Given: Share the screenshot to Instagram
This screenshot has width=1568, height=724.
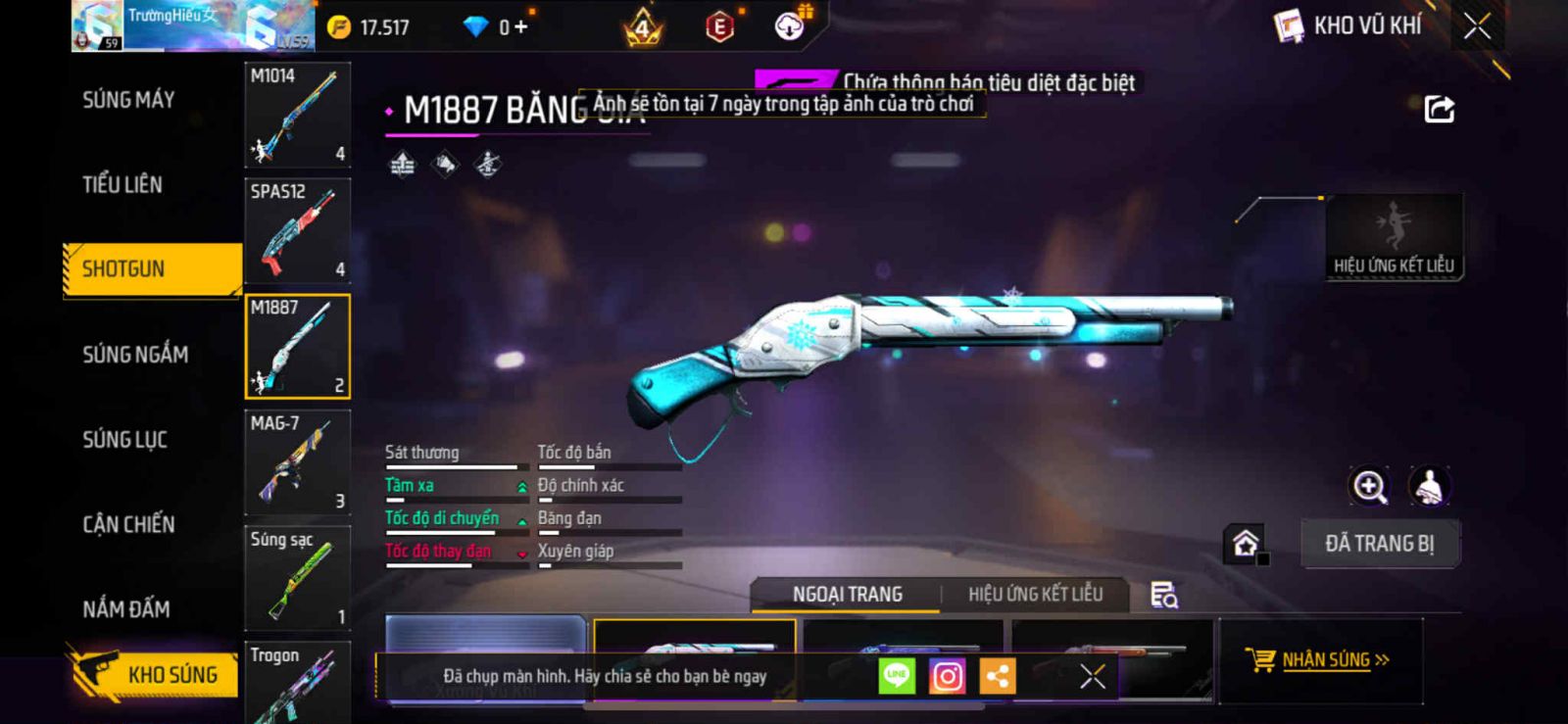Looking at the screenshot, I should pos(947,676).
